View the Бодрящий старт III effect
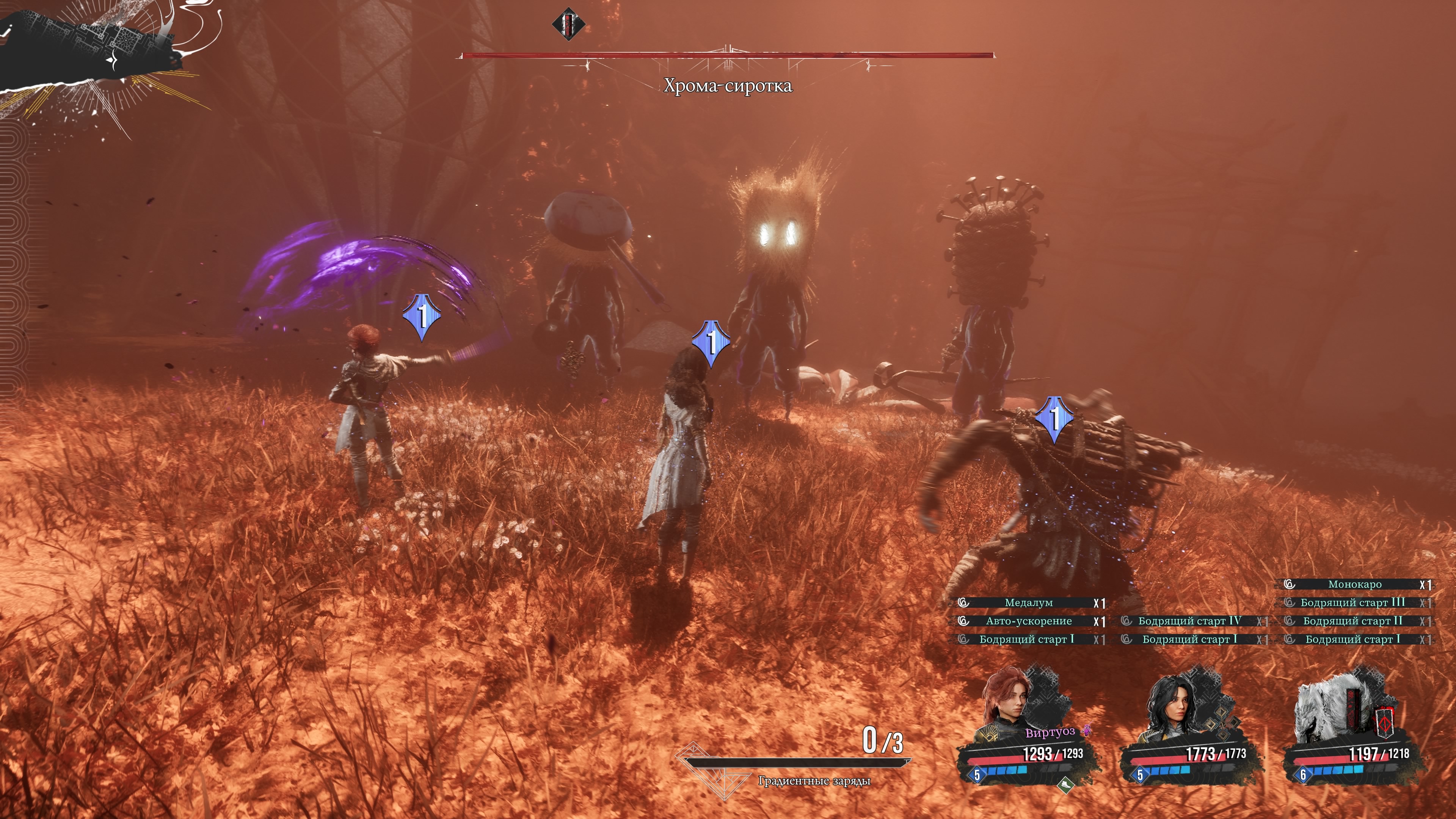 click(1352, 603)
